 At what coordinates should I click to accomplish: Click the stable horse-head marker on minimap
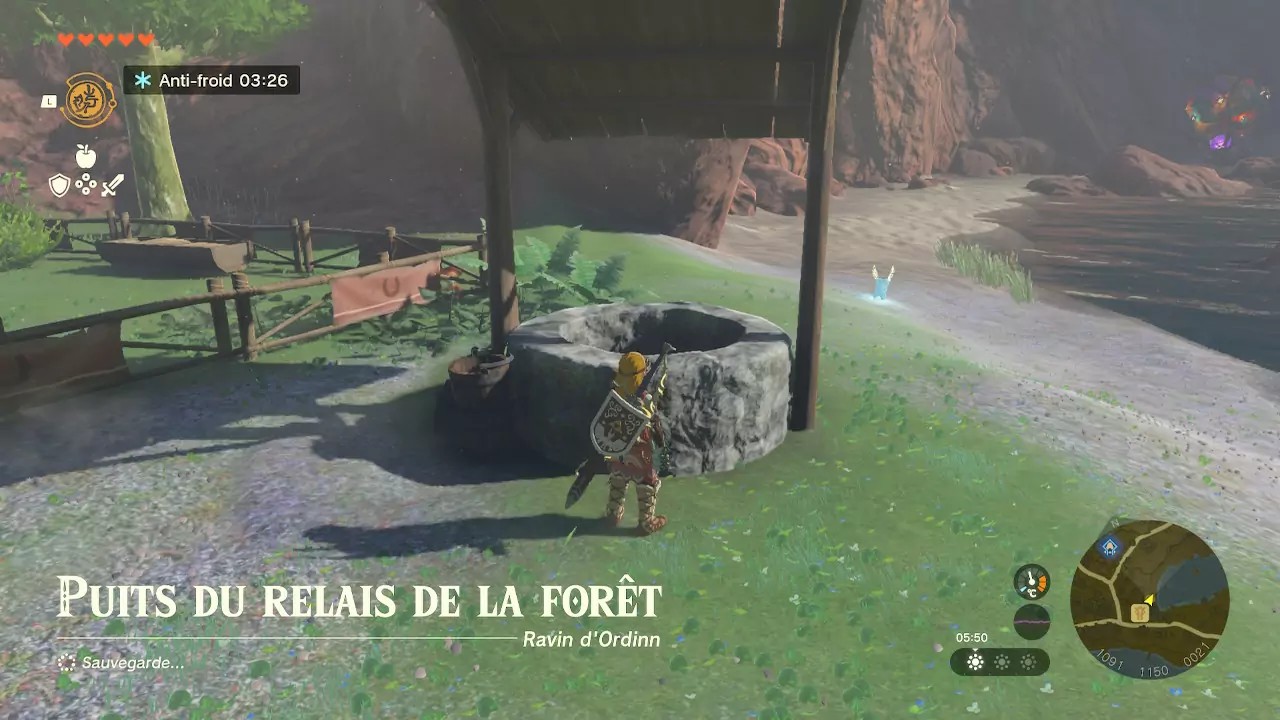coord(1139,613)
